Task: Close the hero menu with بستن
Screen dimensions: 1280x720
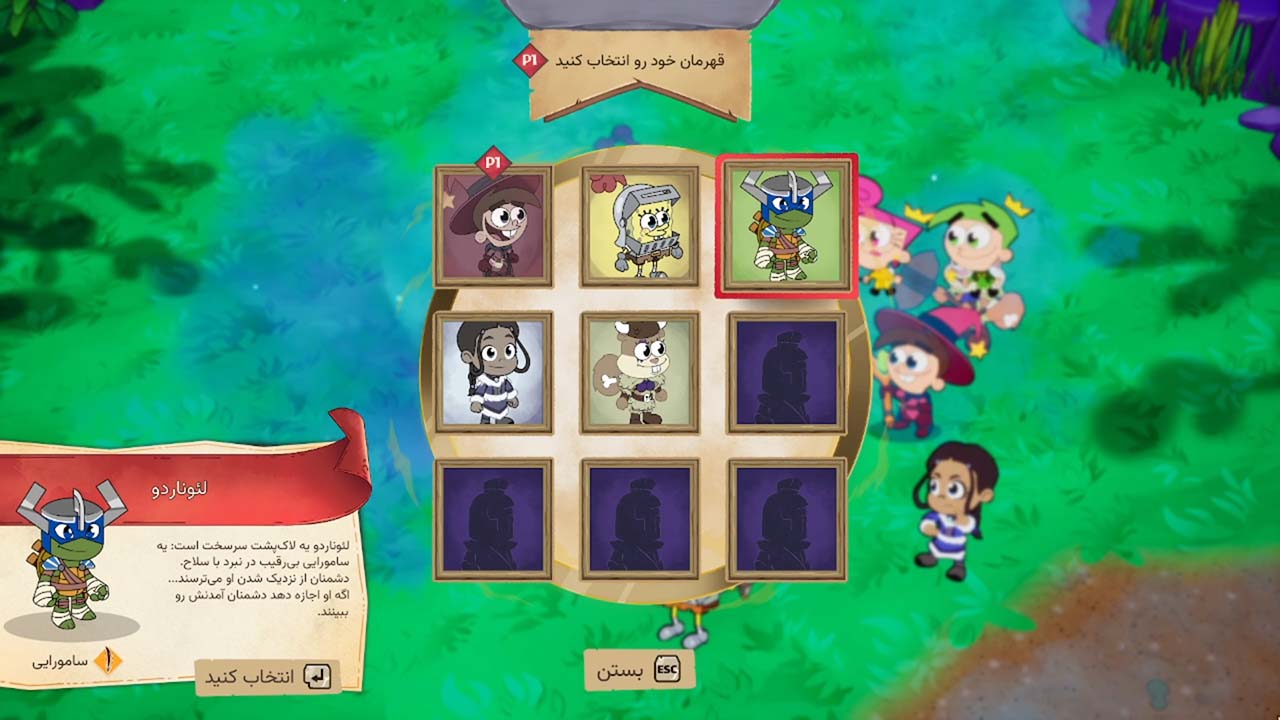Action: tap(639, 670)
